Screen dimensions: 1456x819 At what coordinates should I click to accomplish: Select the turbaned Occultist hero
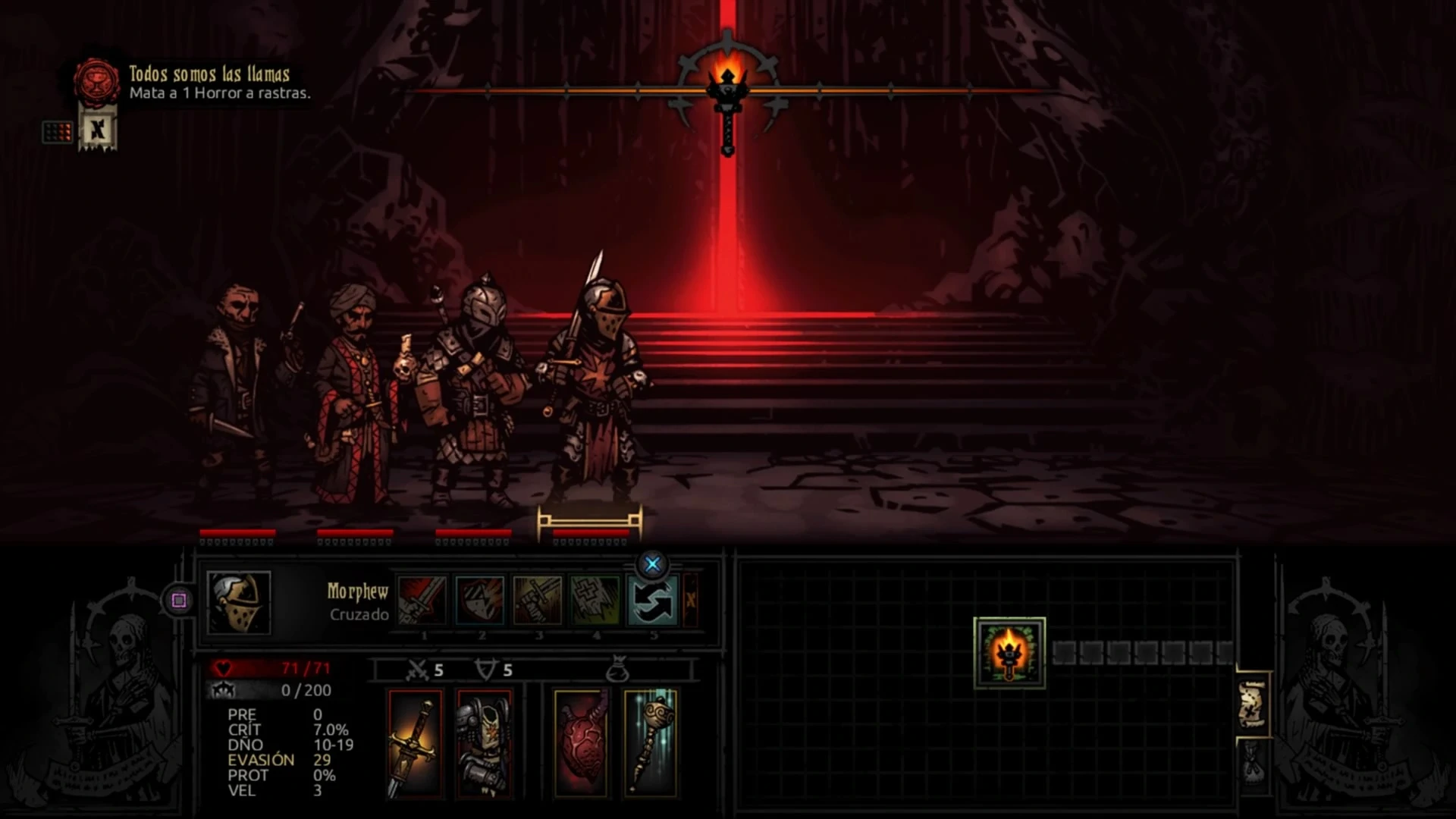[355, 394]
